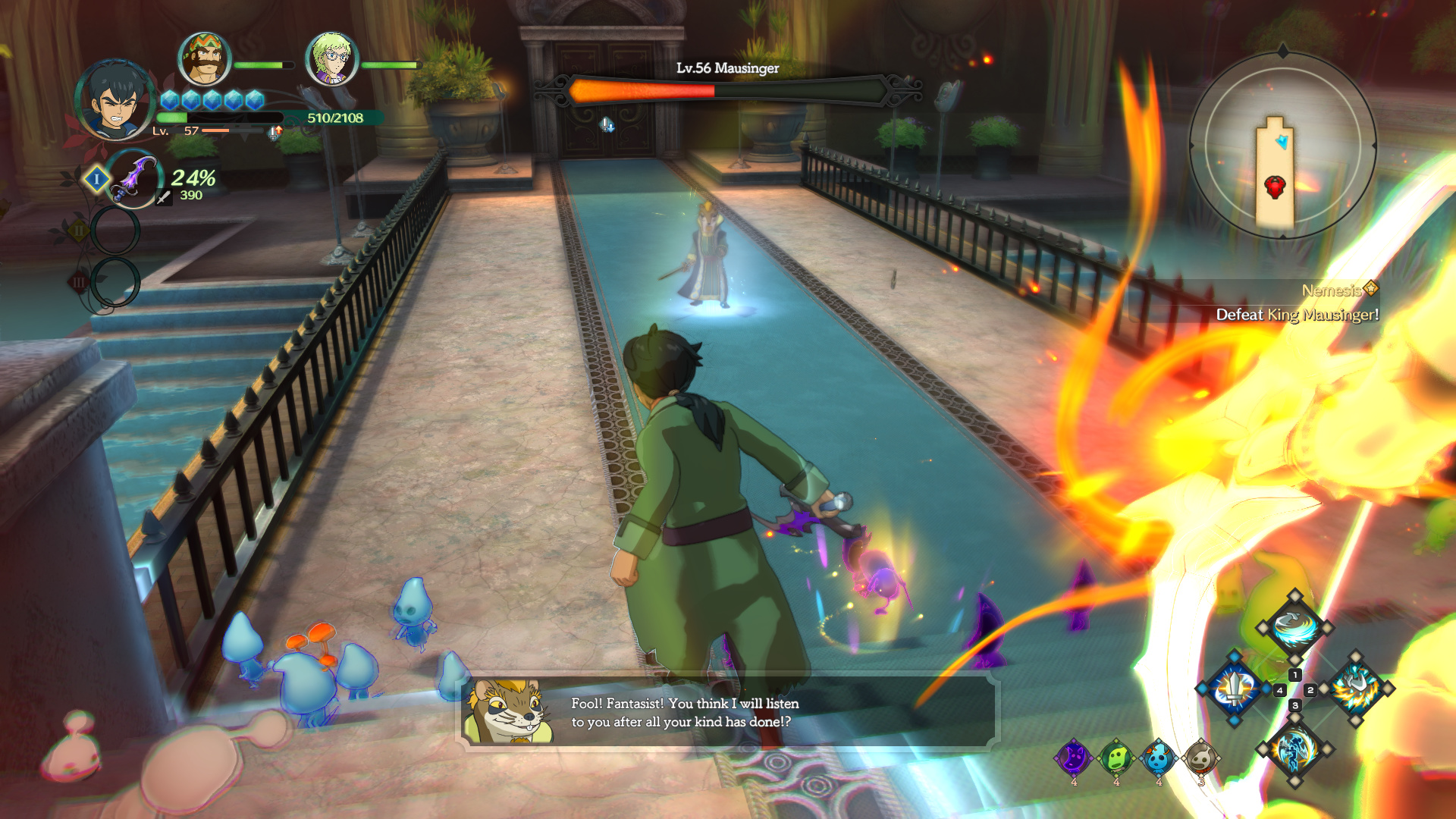1456x819 pixels.
Task: Select the green higgledy icon
Action: click(1116, 758)
